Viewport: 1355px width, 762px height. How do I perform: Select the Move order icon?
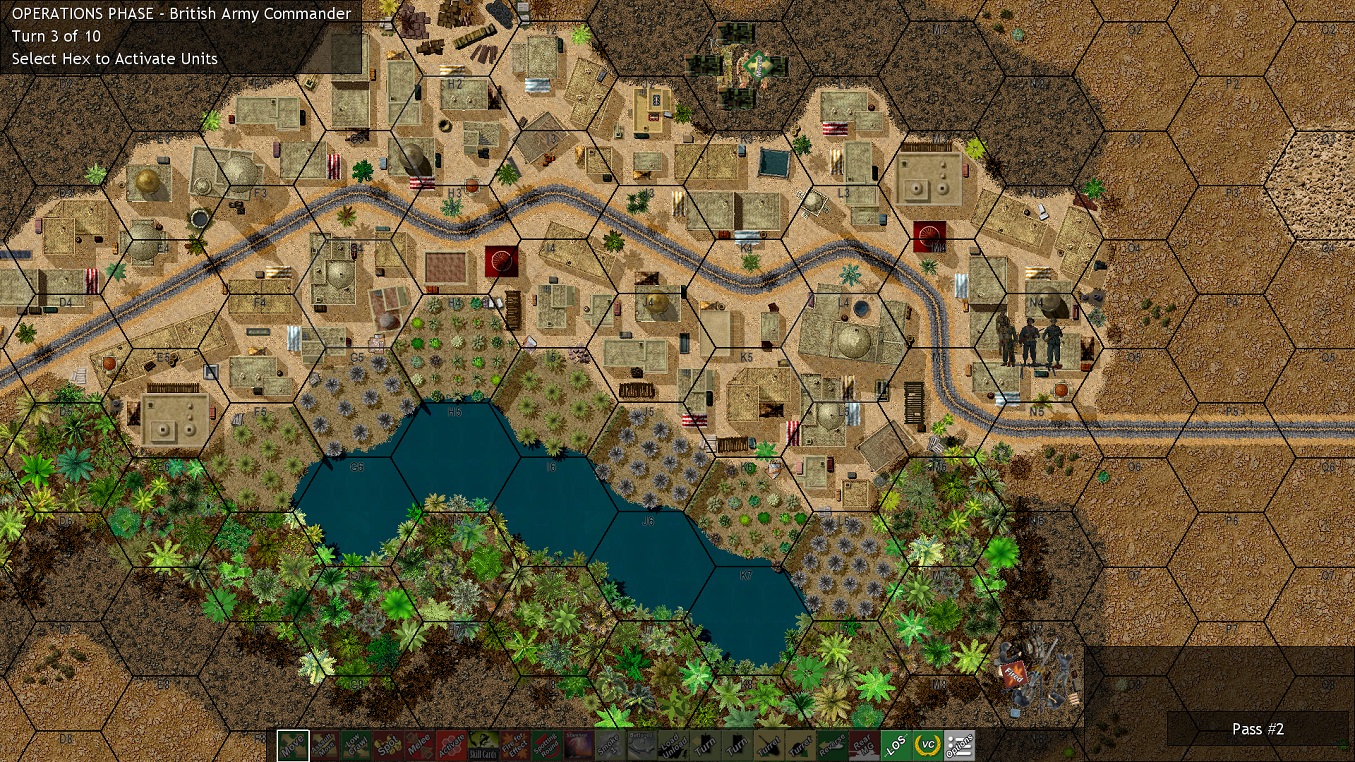292,745
